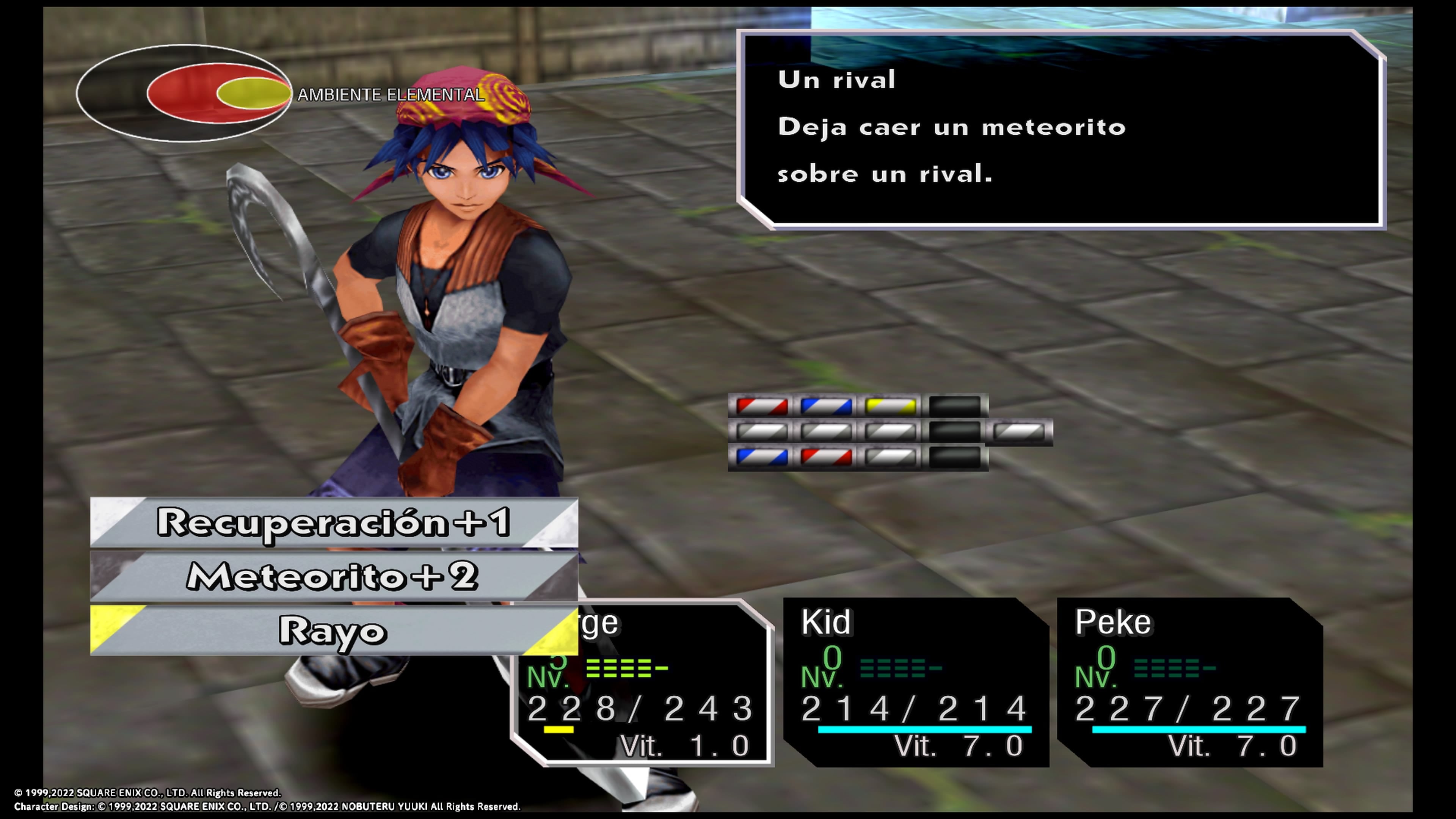The image size is (1456, 819).
Task: Click Serge's yellow stamina bar
Action: point(560,729)
